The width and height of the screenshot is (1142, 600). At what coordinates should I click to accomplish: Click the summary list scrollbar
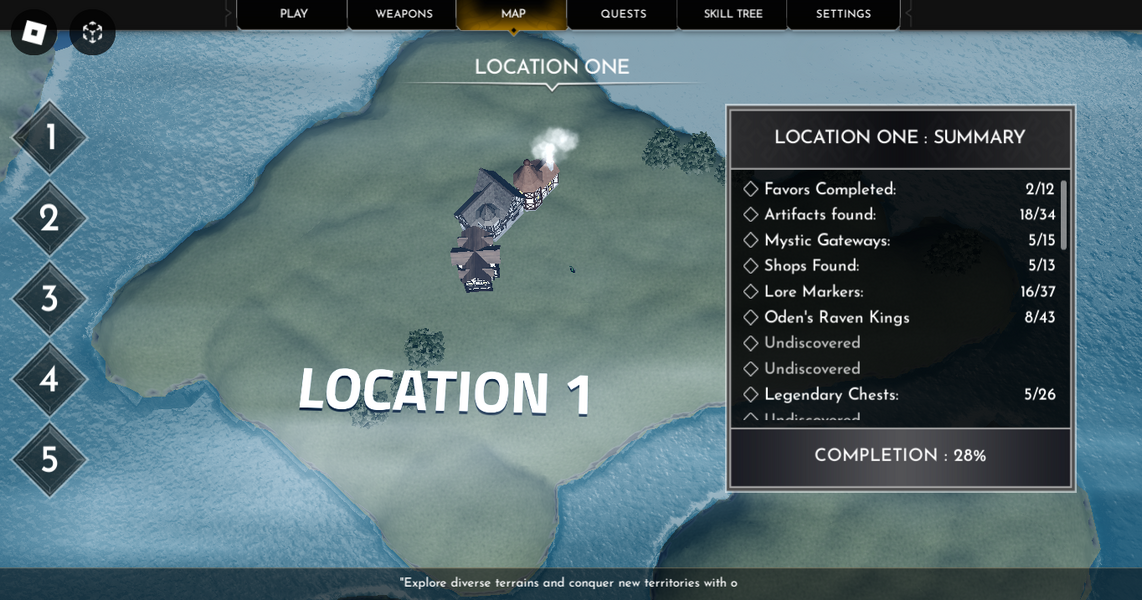pyautogui.click(x=1063, y=215)
